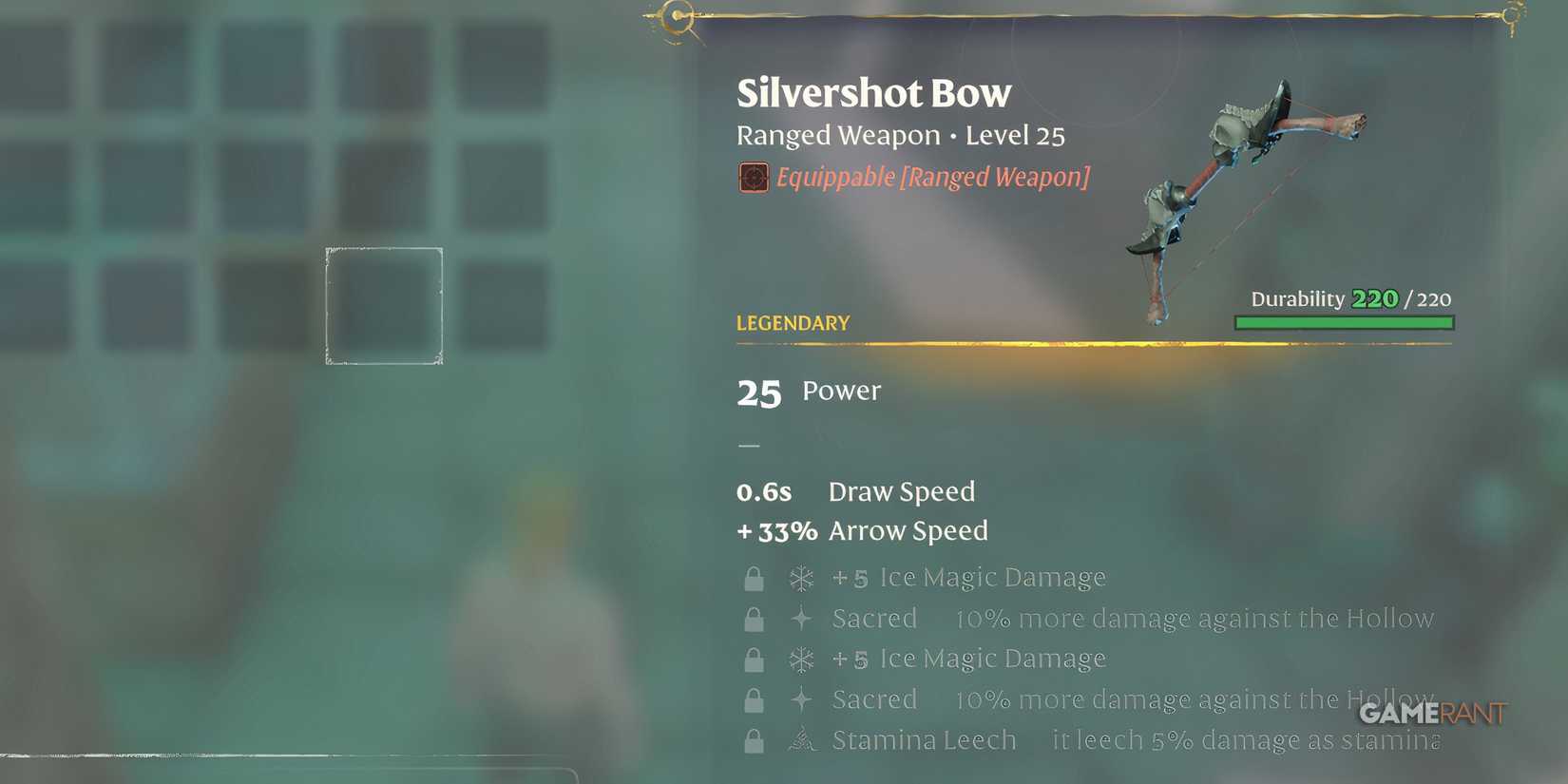
Task: Collapse the Power stats section
Action: pyautogui.click(x=809, y=391)
